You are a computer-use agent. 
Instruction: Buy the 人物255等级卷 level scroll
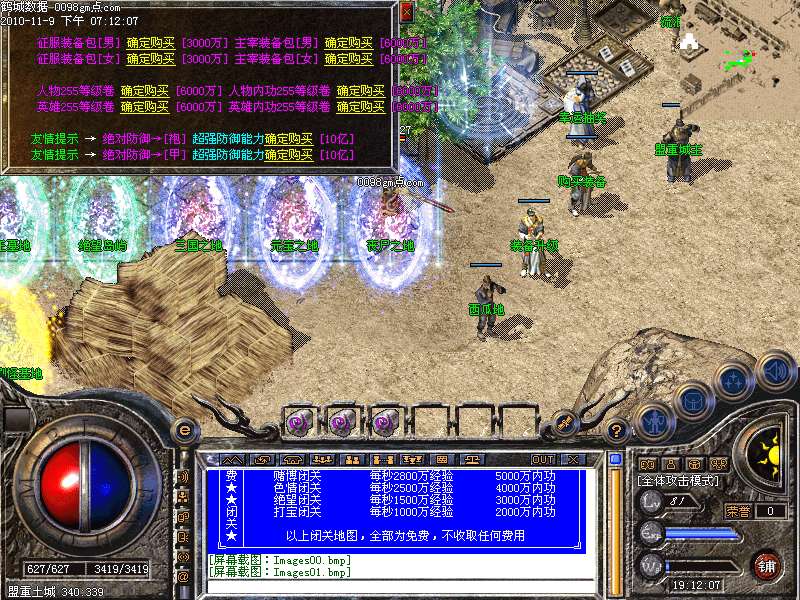[145, 91]
